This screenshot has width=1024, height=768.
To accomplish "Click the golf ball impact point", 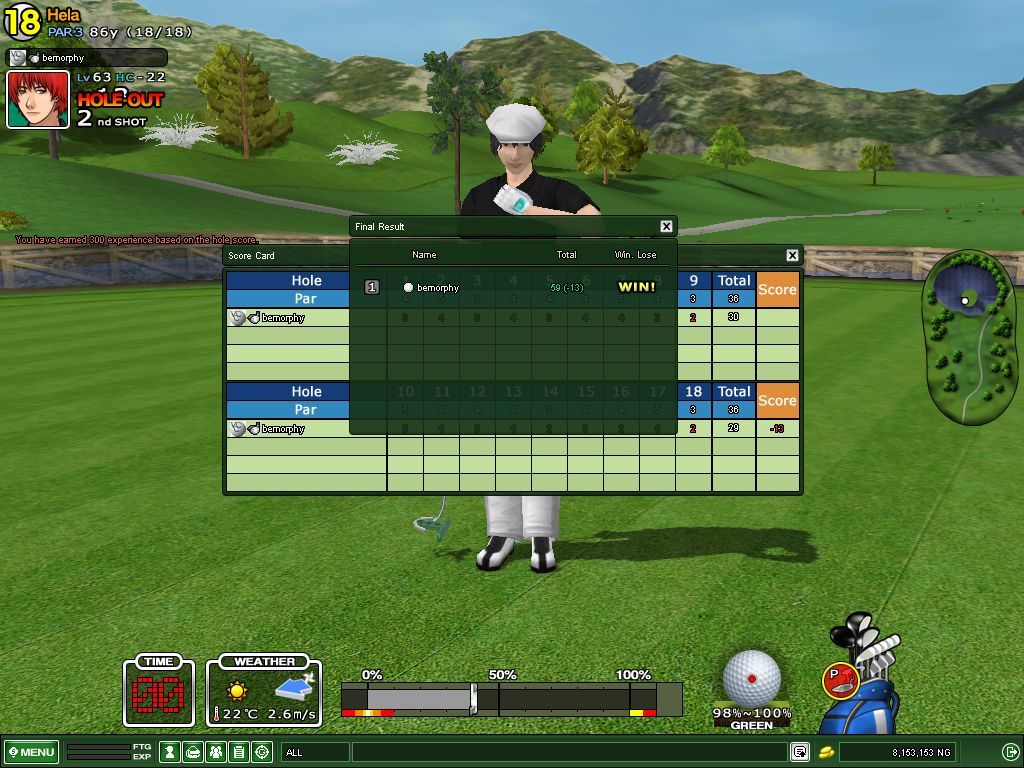I will coord(752,678).
